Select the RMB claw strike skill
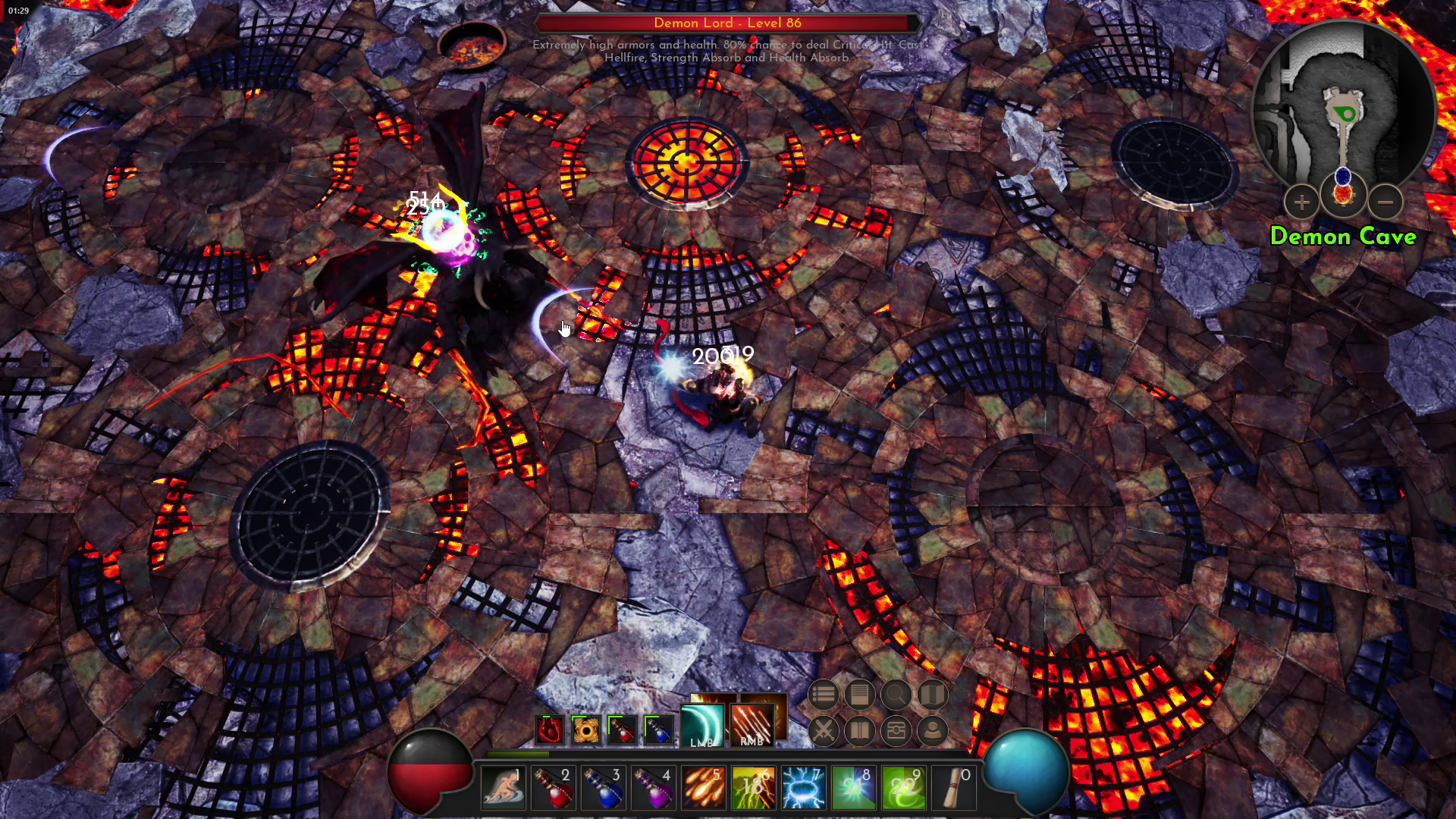The height and width of the screenshot is (819, 1456). point(752,725)
